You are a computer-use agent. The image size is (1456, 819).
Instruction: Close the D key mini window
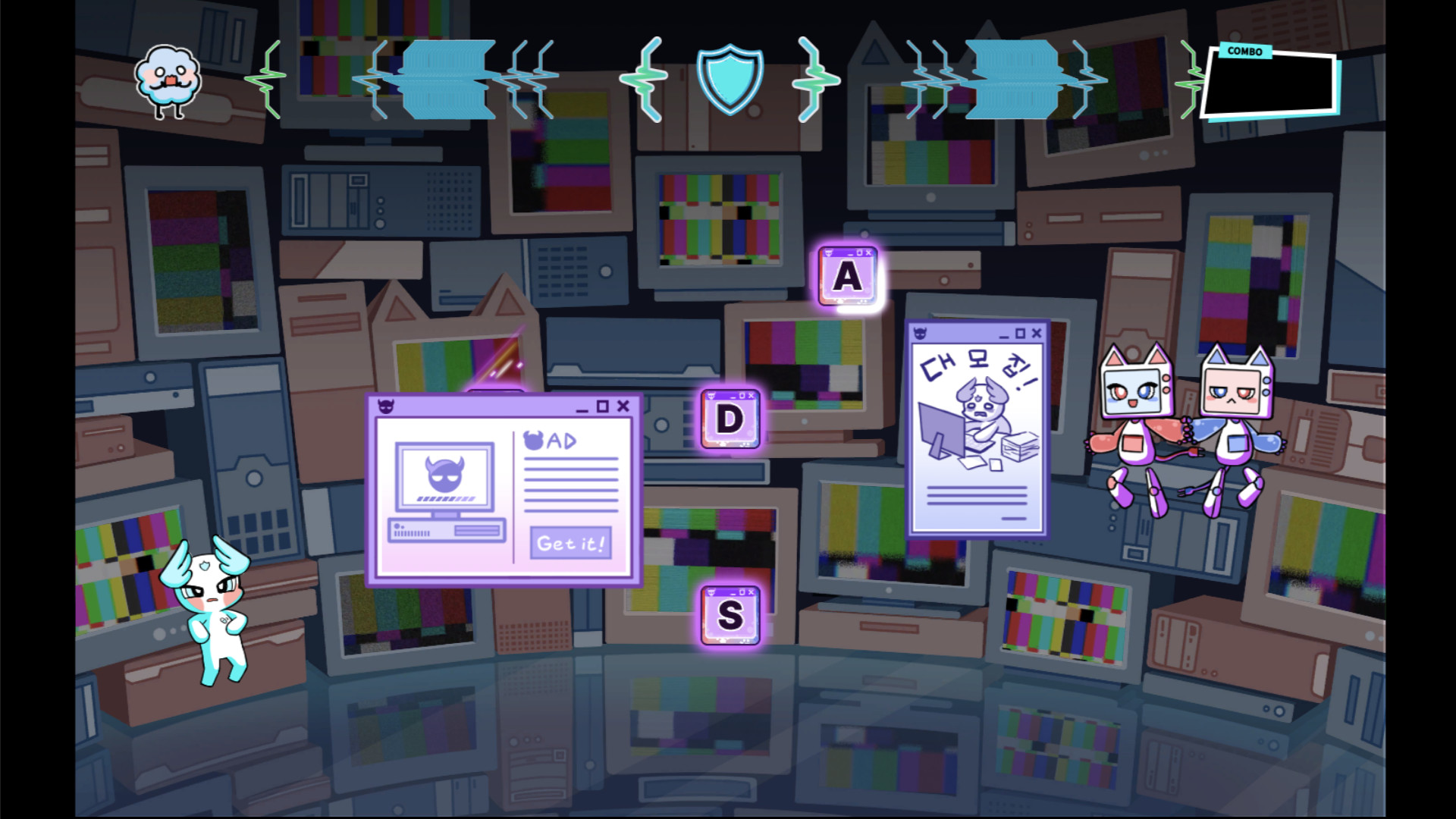tap(751, 396)
